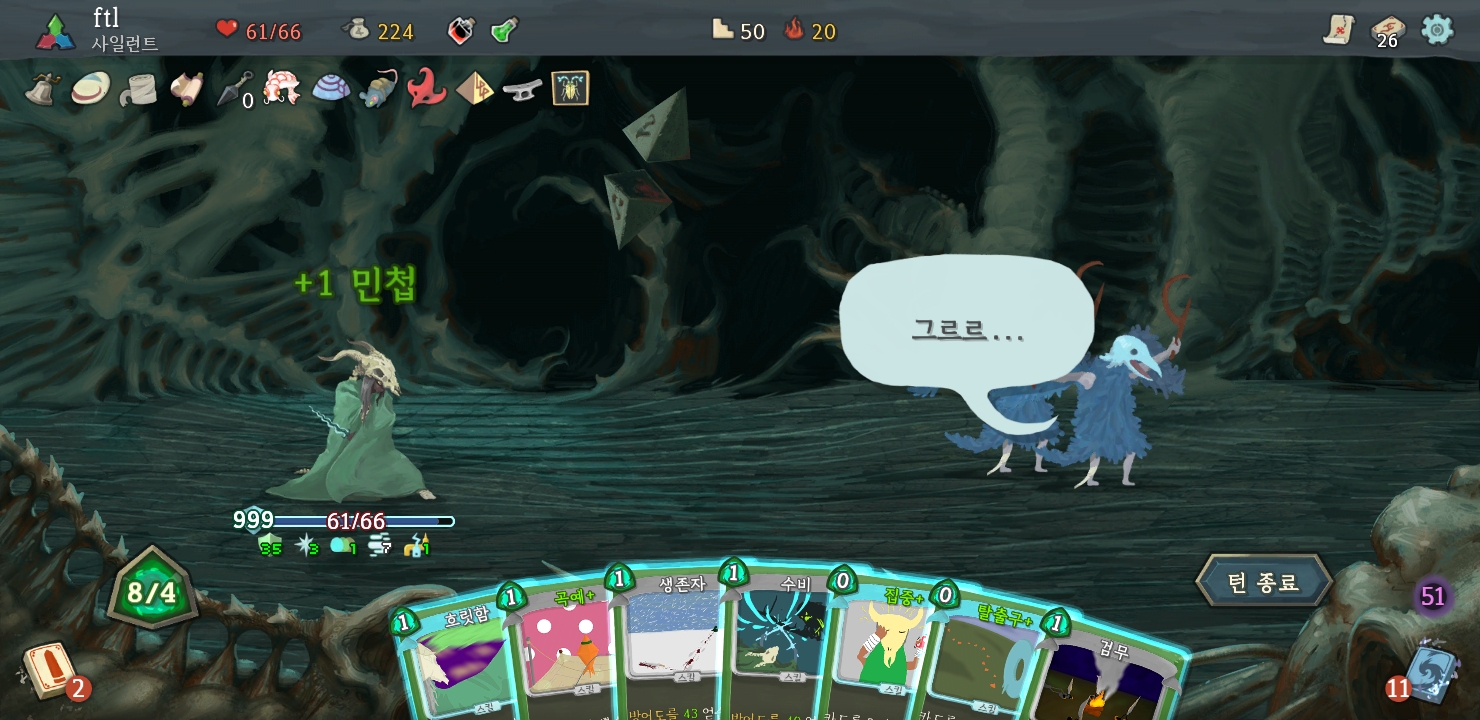The image size is (1480, 720).
Task: View the full deck of 26 cards
Action: coord(1387,30)
